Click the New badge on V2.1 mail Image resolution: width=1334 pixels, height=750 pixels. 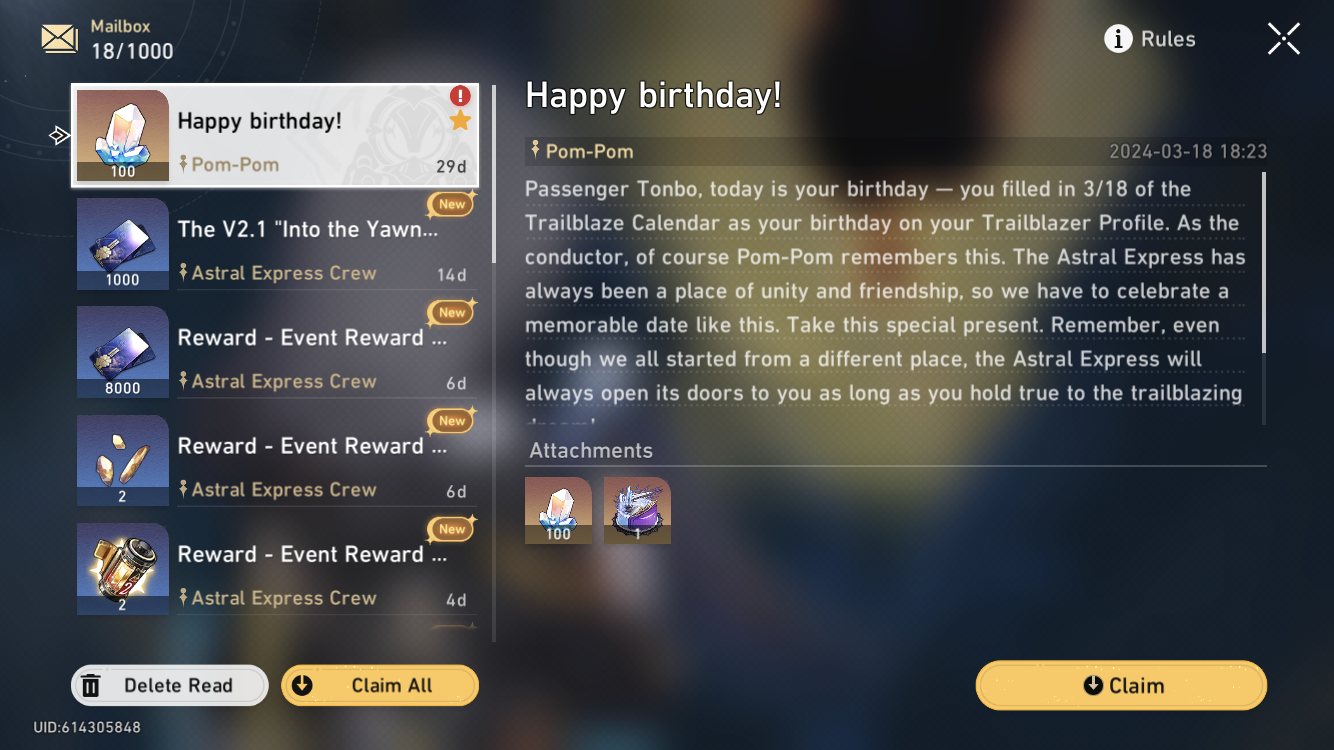[x=450, y=203]
